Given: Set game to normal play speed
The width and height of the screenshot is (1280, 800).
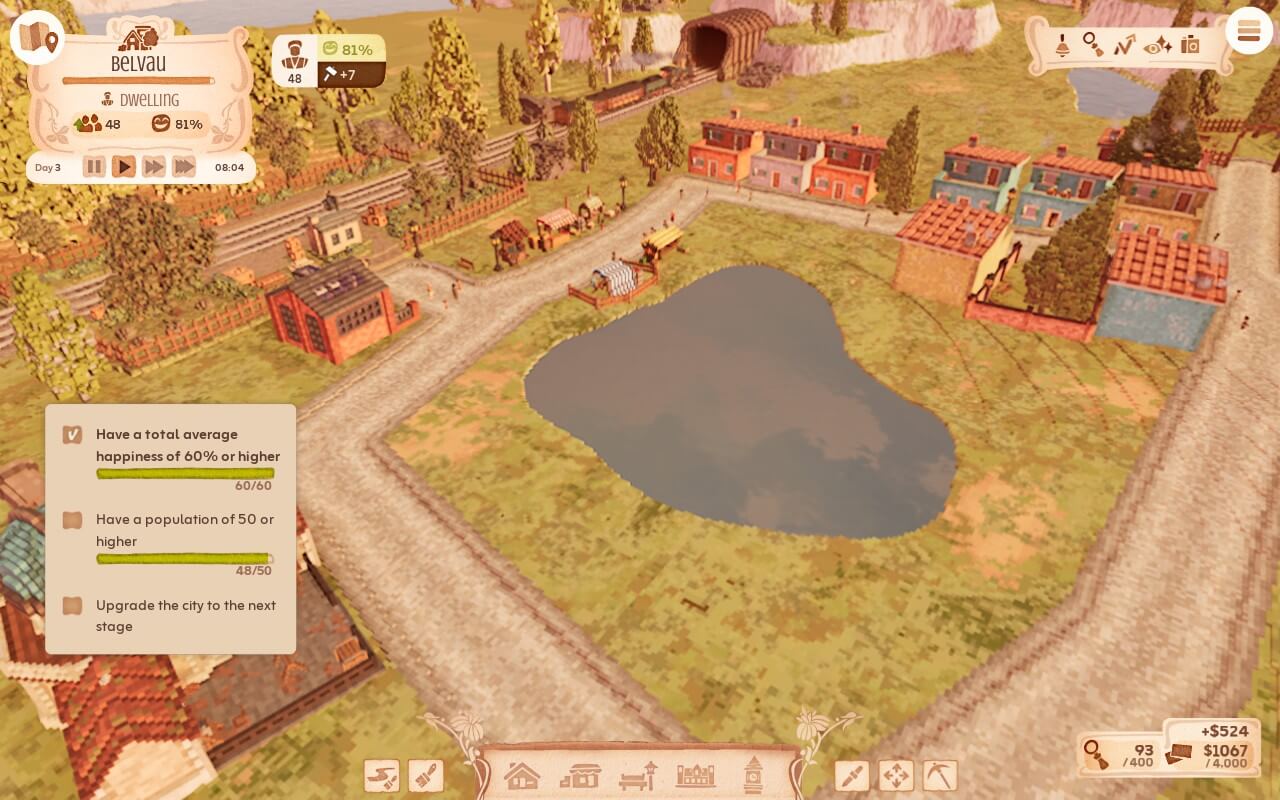Looking at the screenshot, I should click(x=124, y=167).
